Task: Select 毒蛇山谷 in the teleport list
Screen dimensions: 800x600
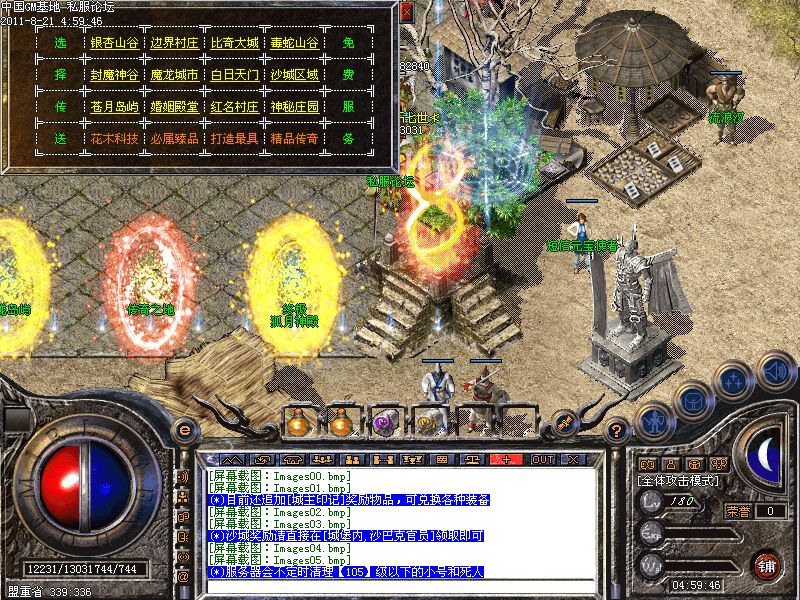Action: 294,44
